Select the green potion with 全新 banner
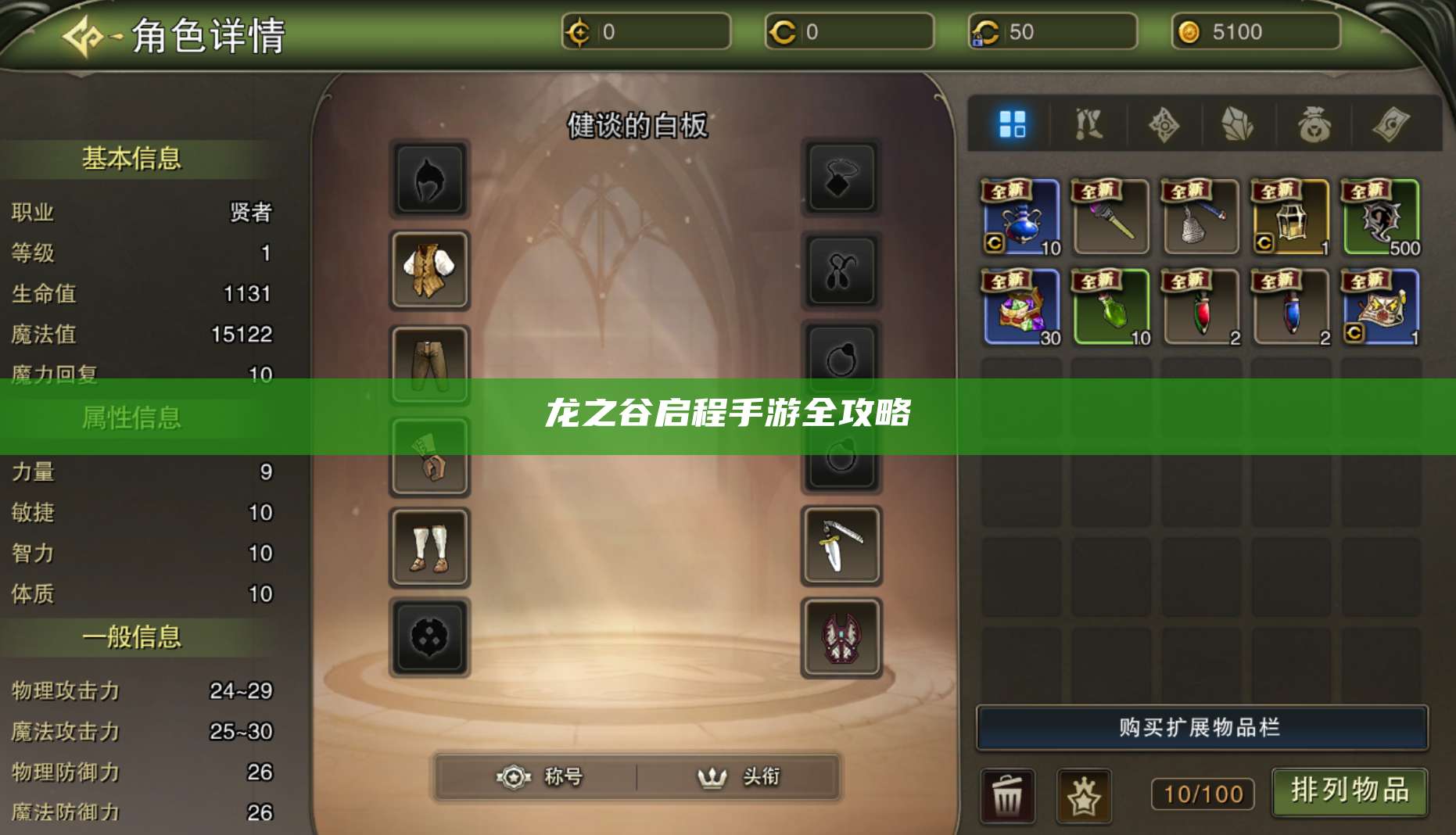The image size is (1456, 835). (x=1109, y=307)
